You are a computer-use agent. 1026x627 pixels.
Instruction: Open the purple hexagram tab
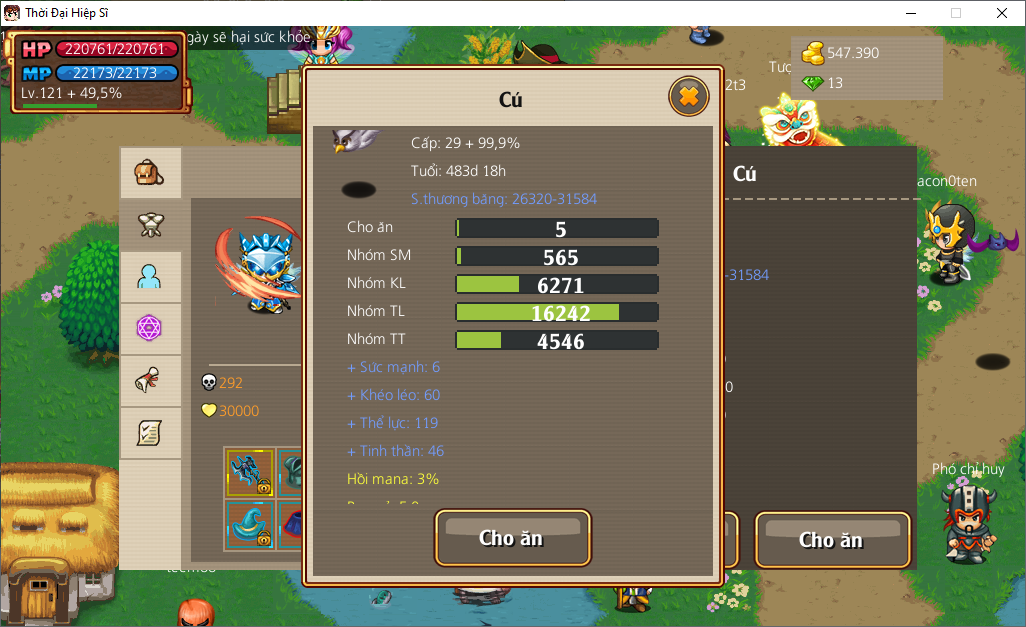(x=150, y=328)
